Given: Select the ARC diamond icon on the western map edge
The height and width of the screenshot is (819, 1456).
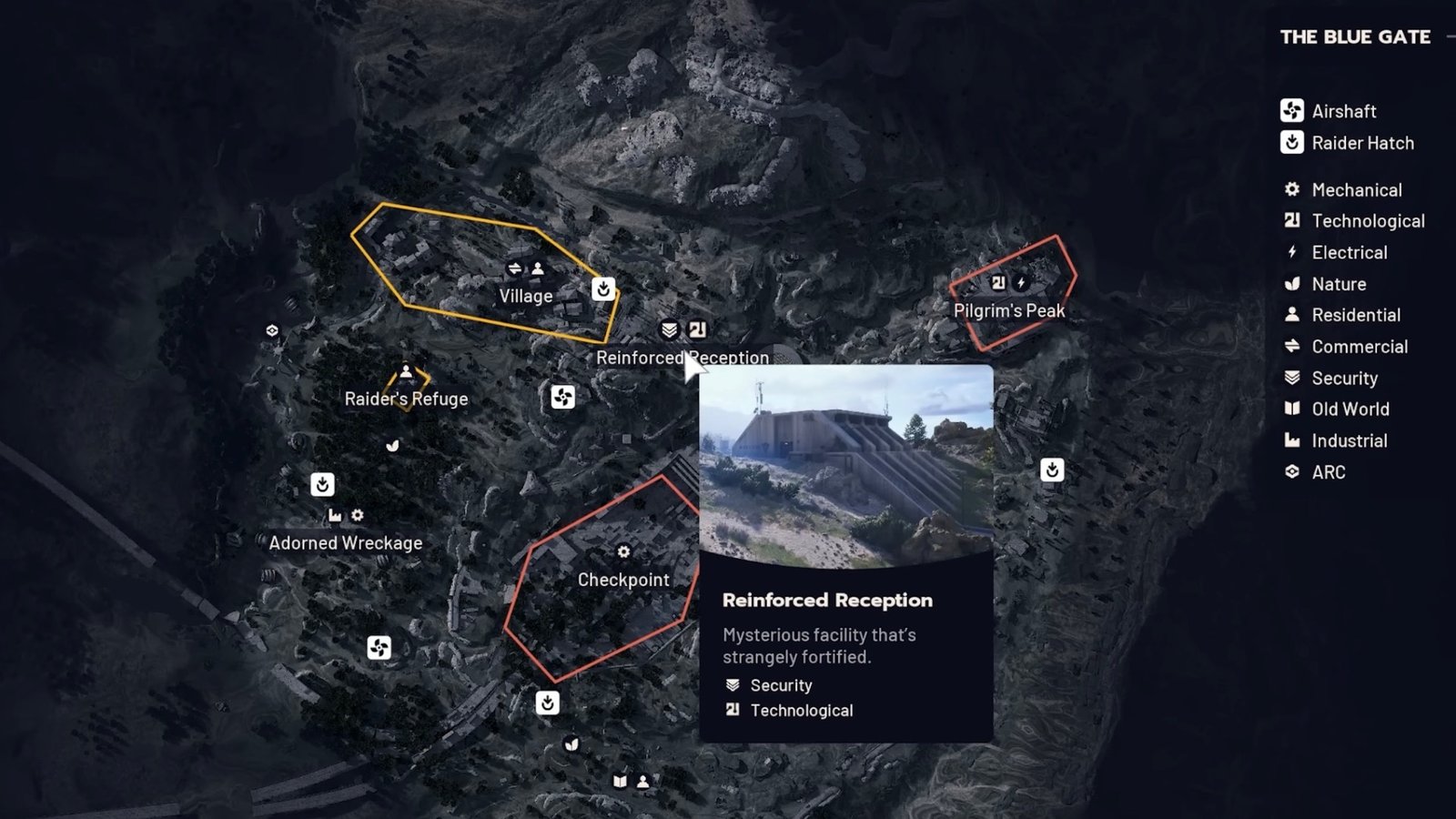Looking at the screenshot, I should tap(271, 331).
